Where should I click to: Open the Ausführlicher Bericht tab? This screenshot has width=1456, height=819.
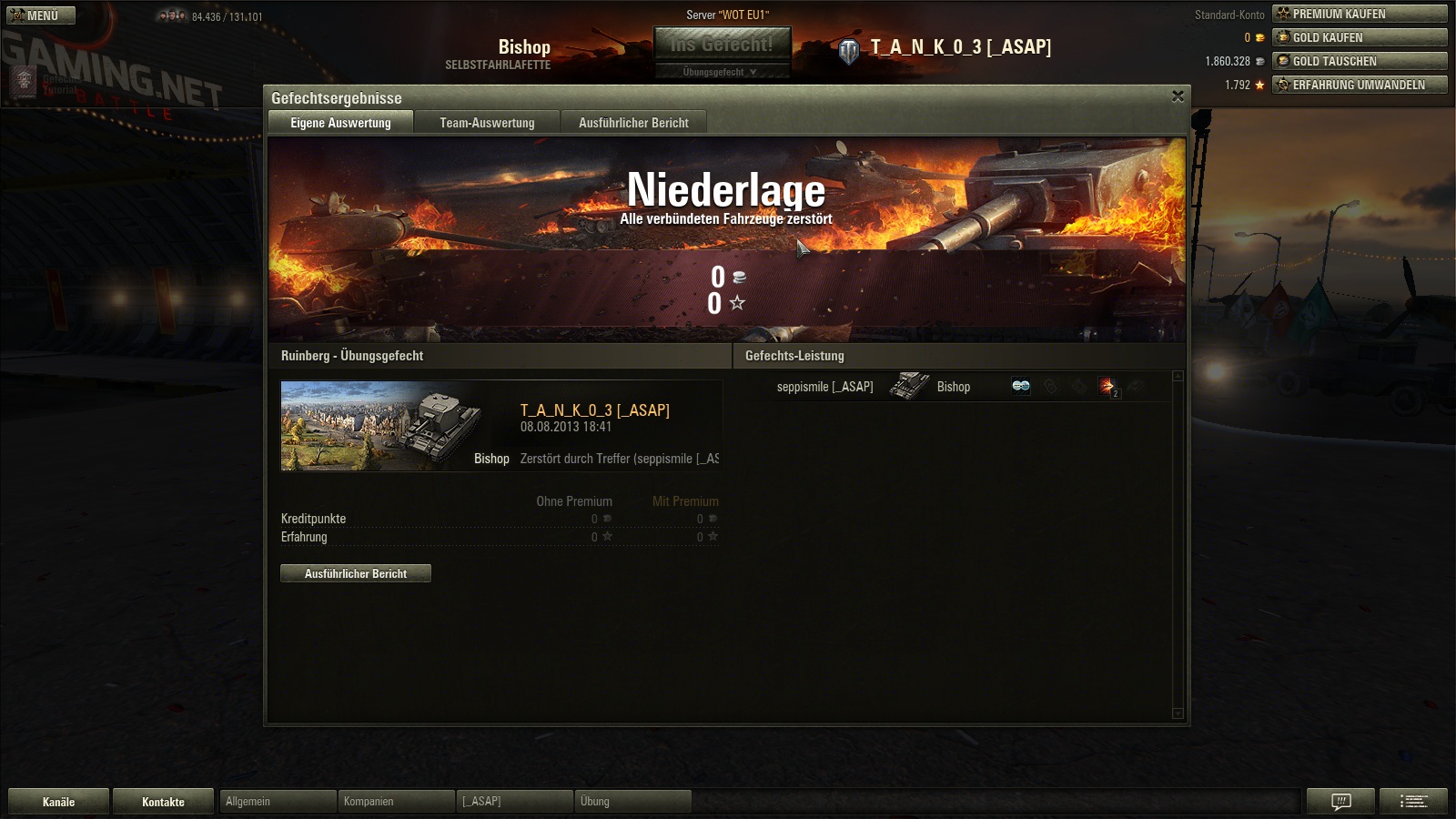tap(633, 123)
